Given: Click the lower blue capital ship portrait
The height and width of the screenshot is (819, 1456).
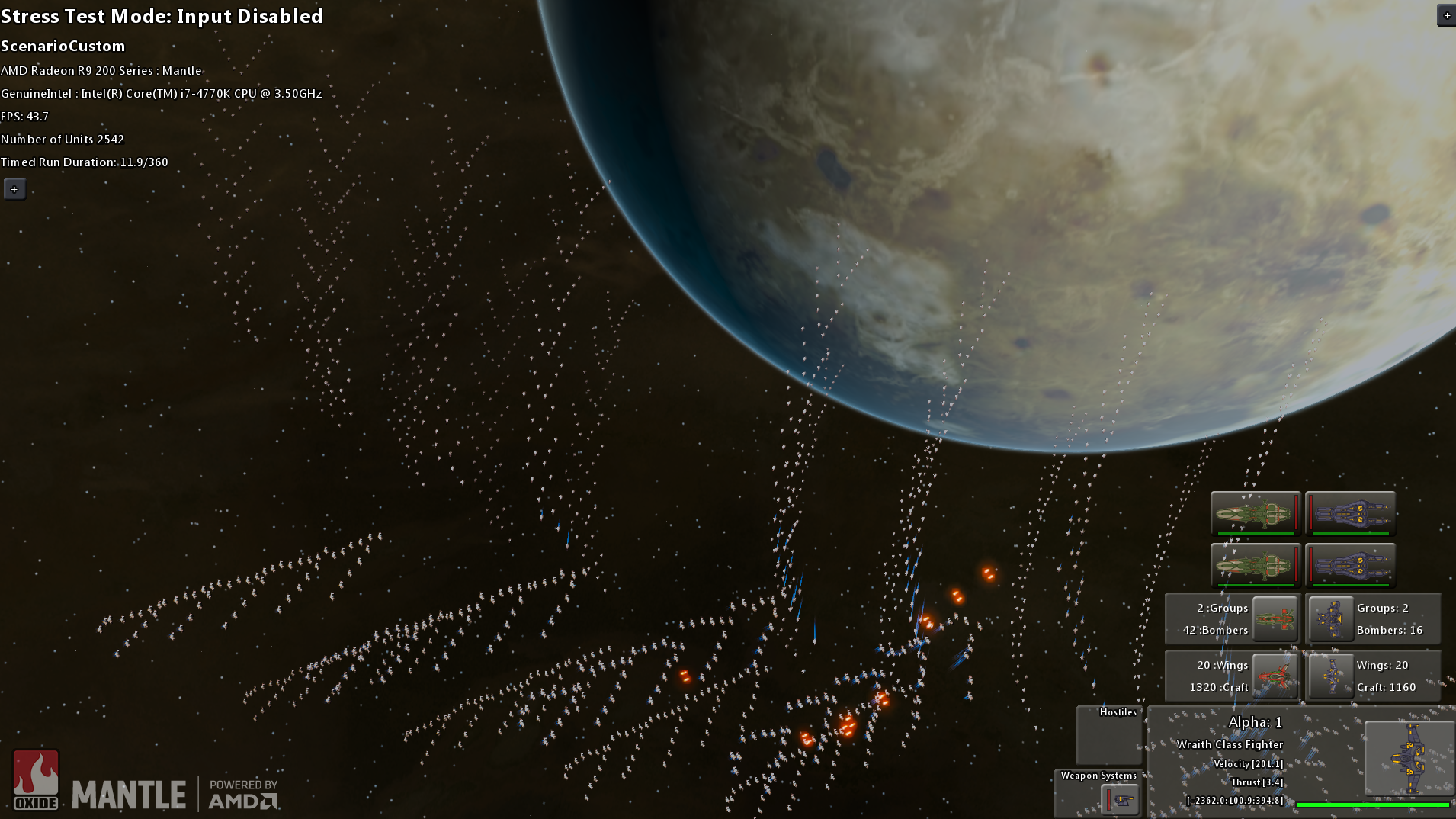Looking at the screenshot, I should tap(1349, 565).
